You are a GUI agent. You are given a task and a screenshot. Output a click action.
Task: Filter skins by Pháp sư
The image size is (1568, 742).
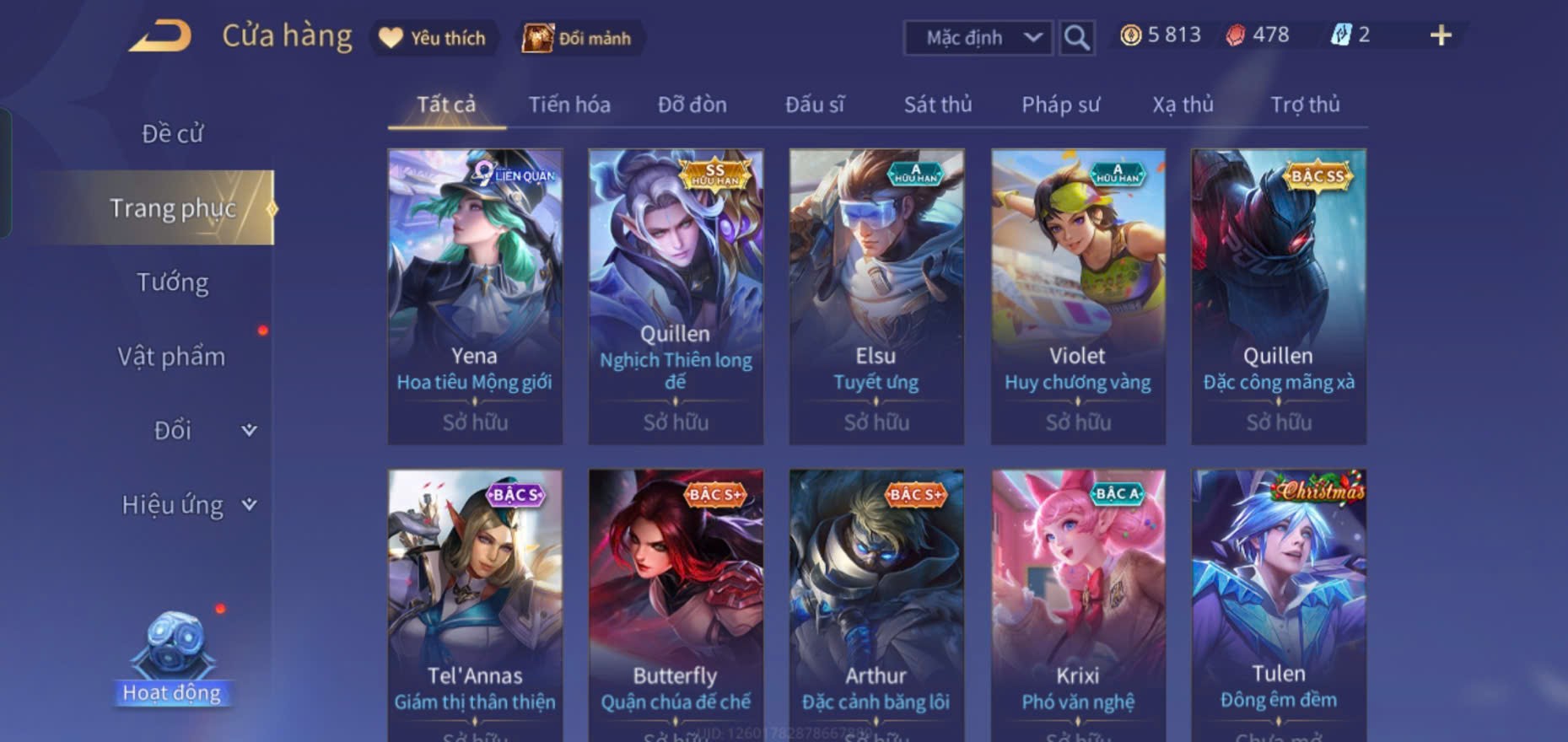coord(1060,105)
